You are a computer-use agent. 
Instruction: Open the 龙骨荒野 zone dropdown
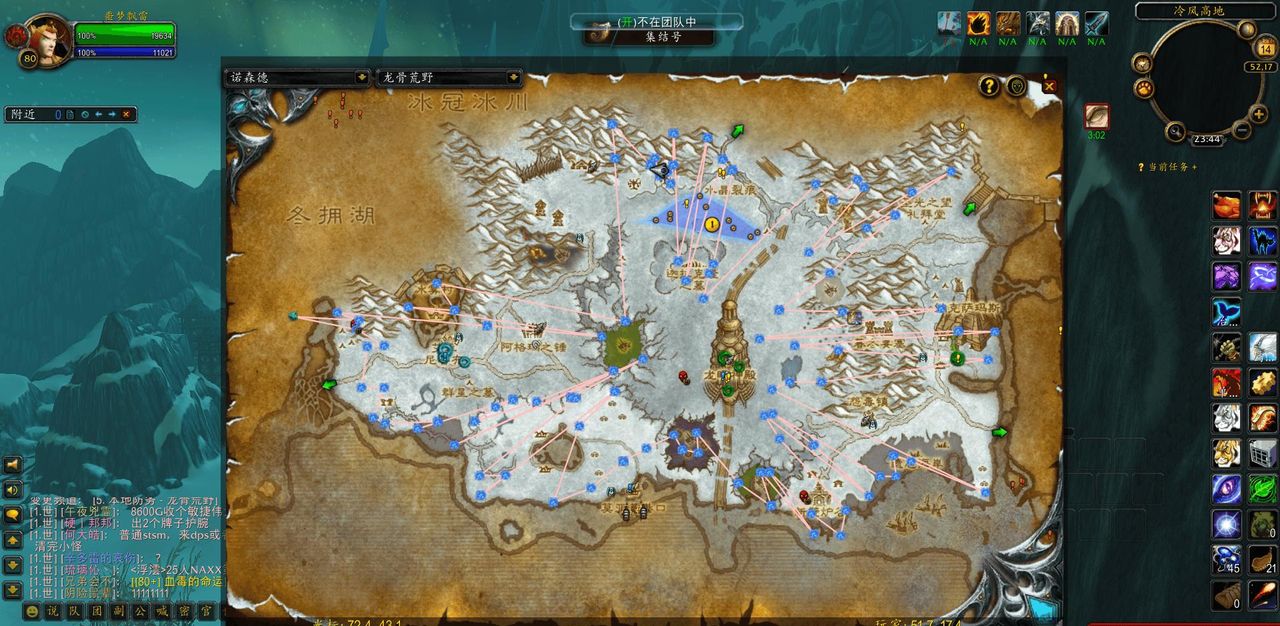[513, 77]
